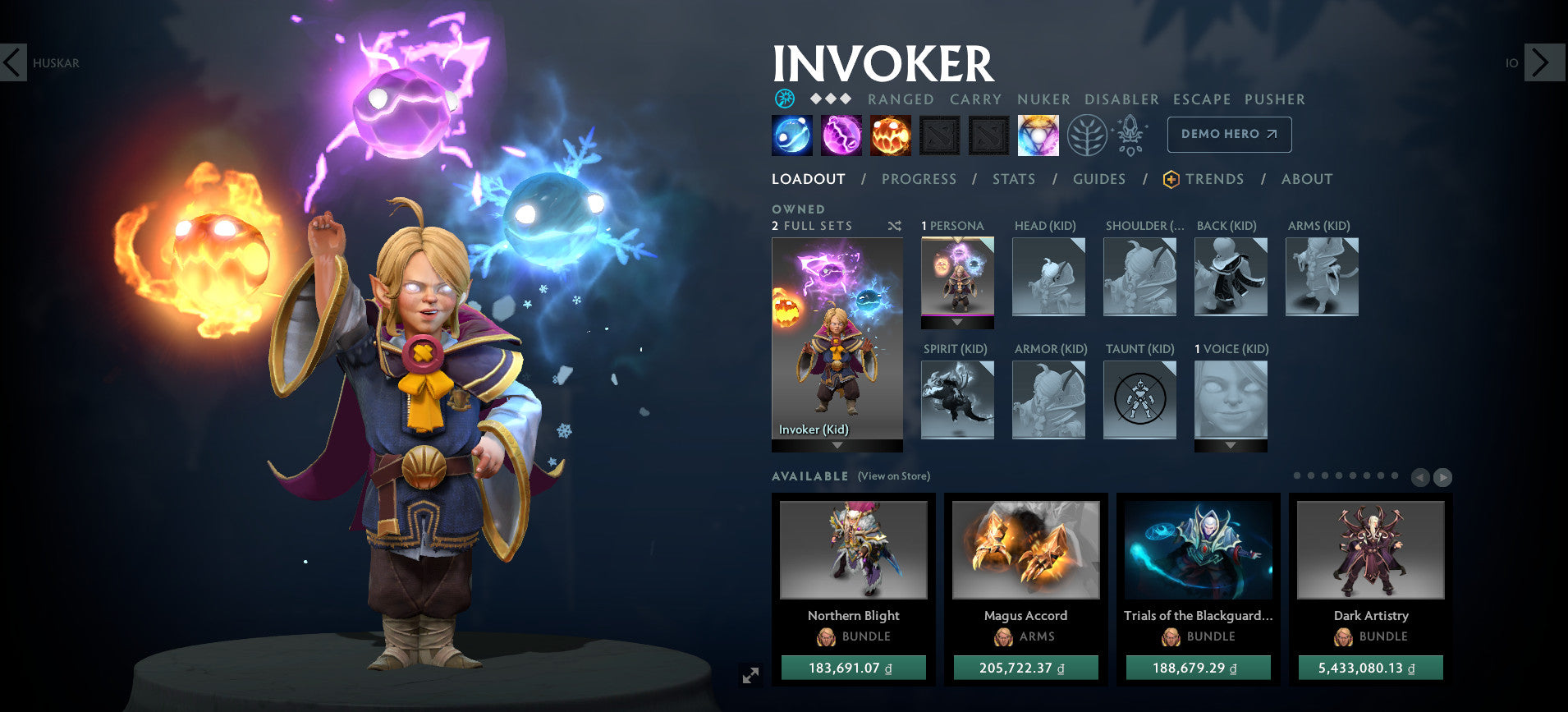
Task: Expand the Voice (Kid) slot chevron
Action: tap(1231, 446)
